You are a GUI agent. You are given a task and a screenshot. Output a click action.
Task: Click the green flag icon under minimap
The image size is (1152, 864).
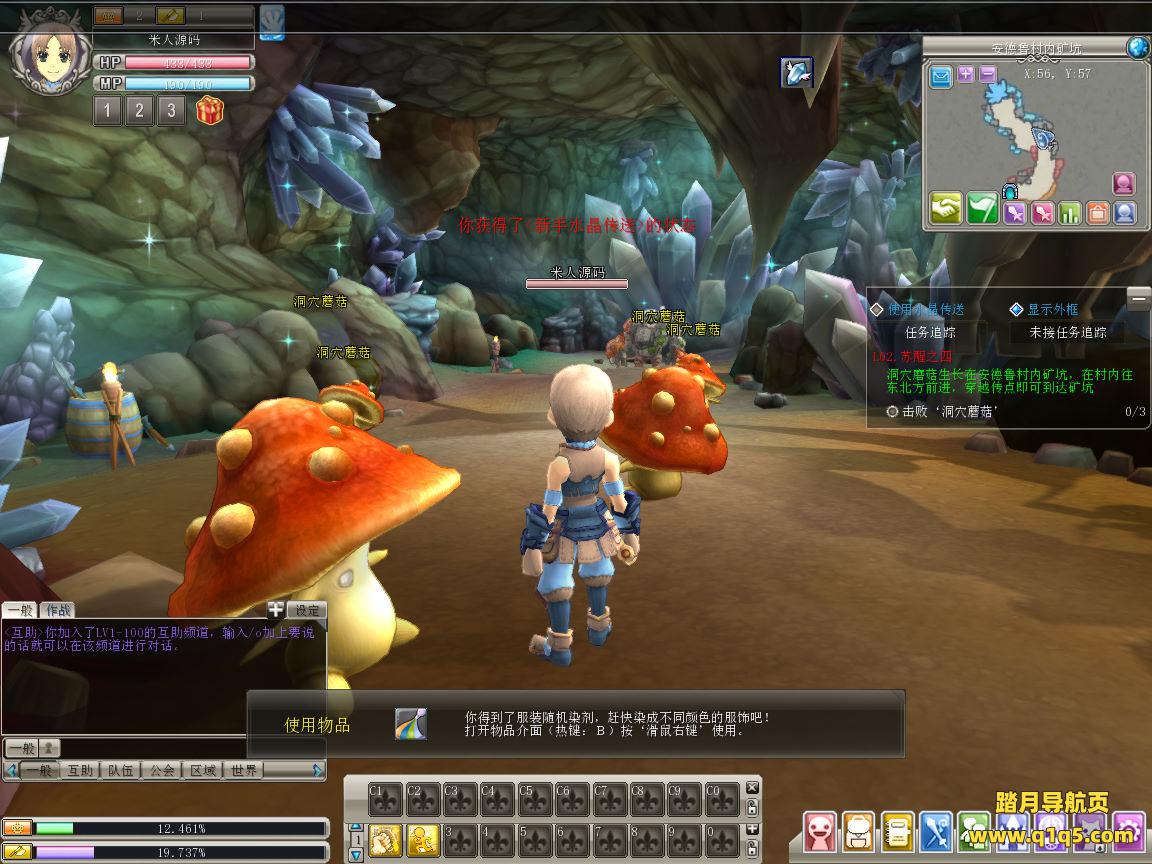[x=981, y=209]
